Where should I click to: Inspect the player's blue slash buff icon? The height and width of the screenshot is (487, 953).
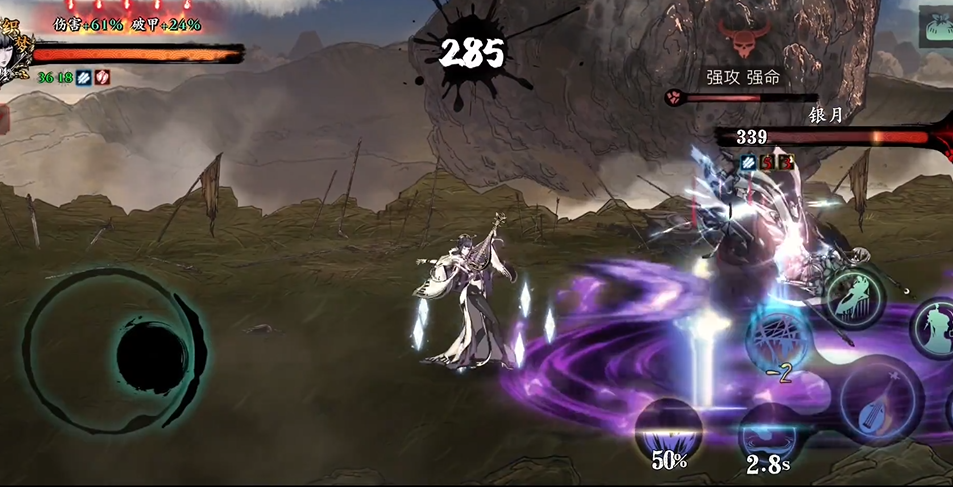84,77
